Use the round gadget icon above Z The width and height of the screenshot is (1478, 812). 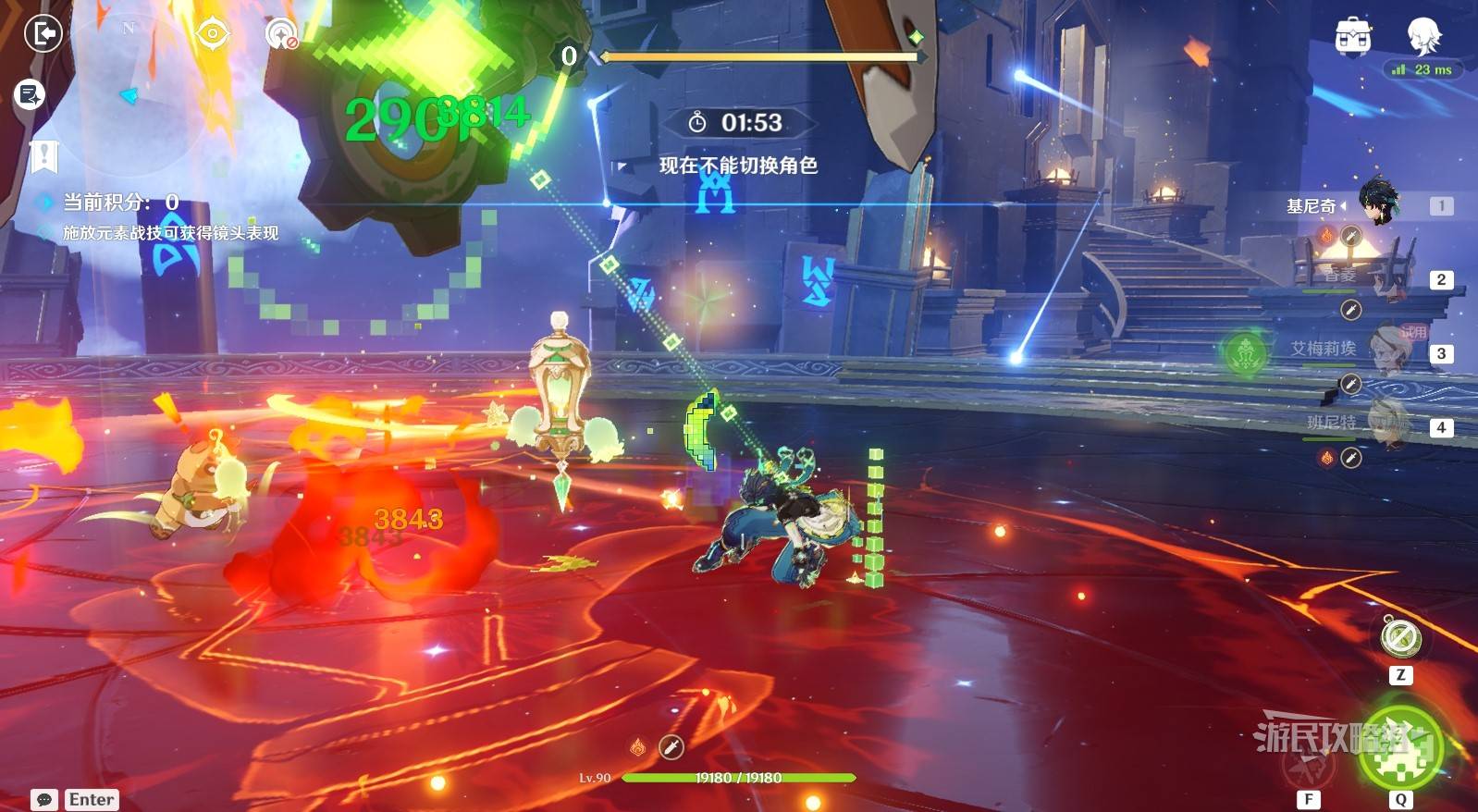(1400, 637)
